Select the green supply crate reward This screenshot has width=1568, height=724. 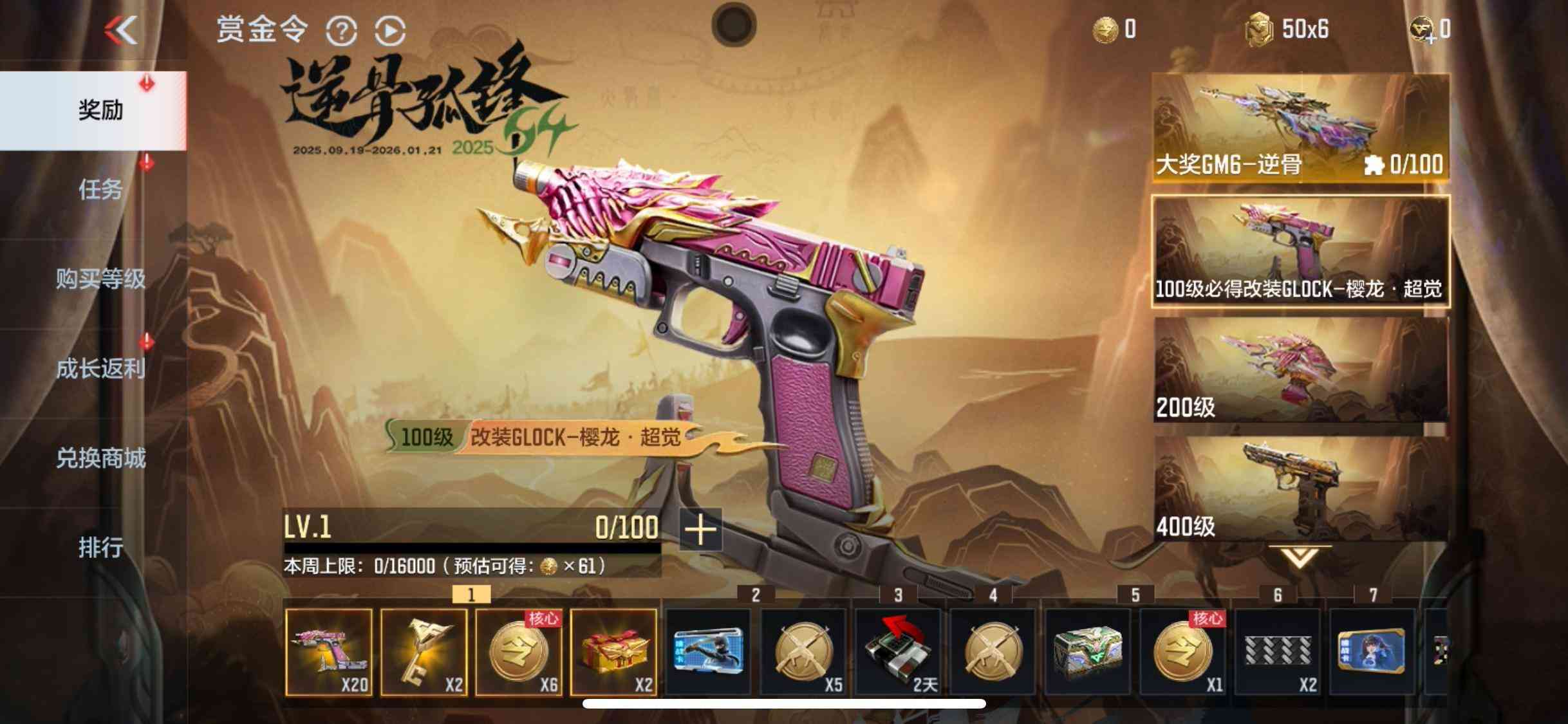tap(1088, 652)
